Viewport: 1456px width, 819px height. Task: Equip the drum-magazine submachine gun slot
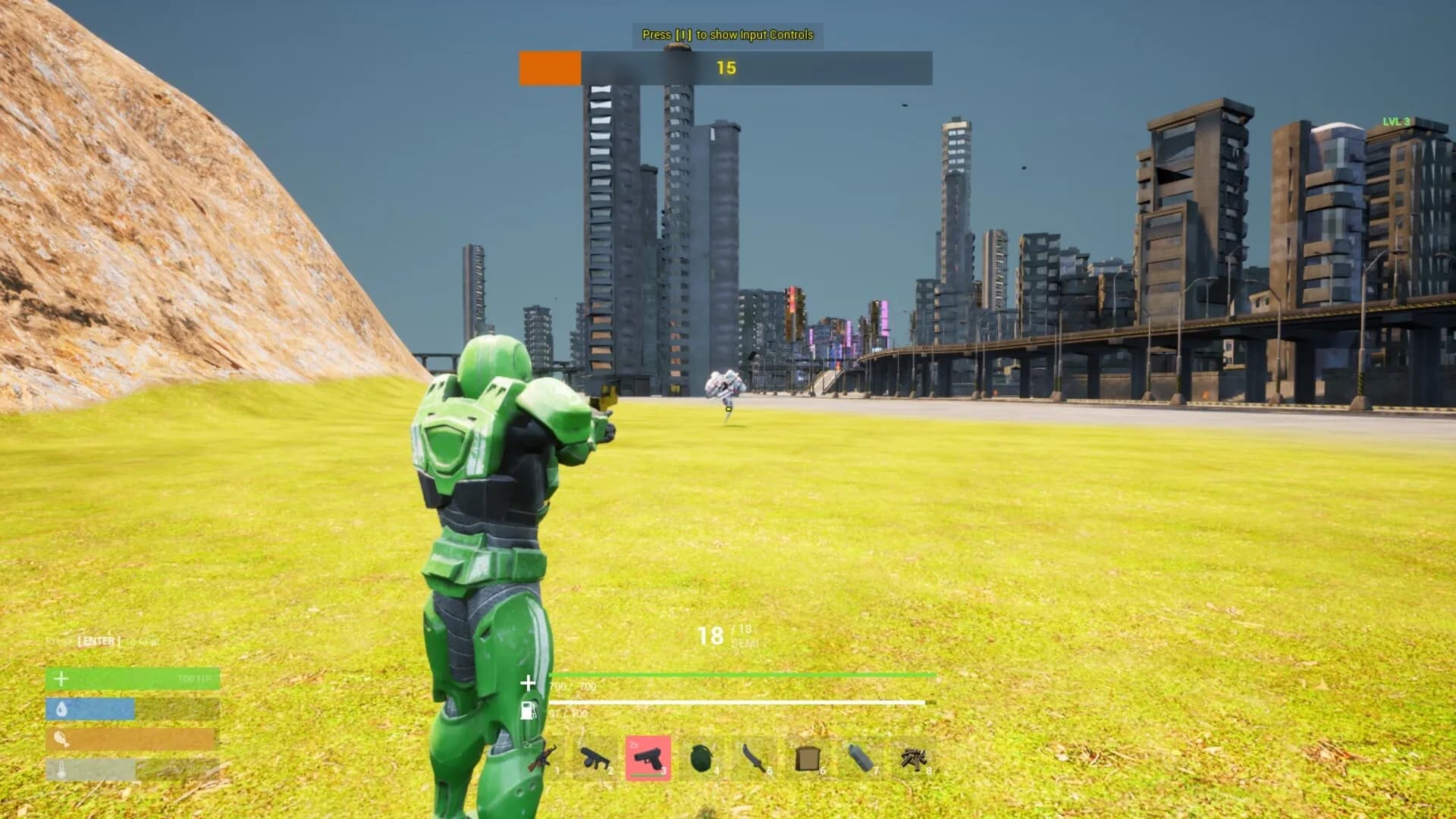tap(595, 758)
